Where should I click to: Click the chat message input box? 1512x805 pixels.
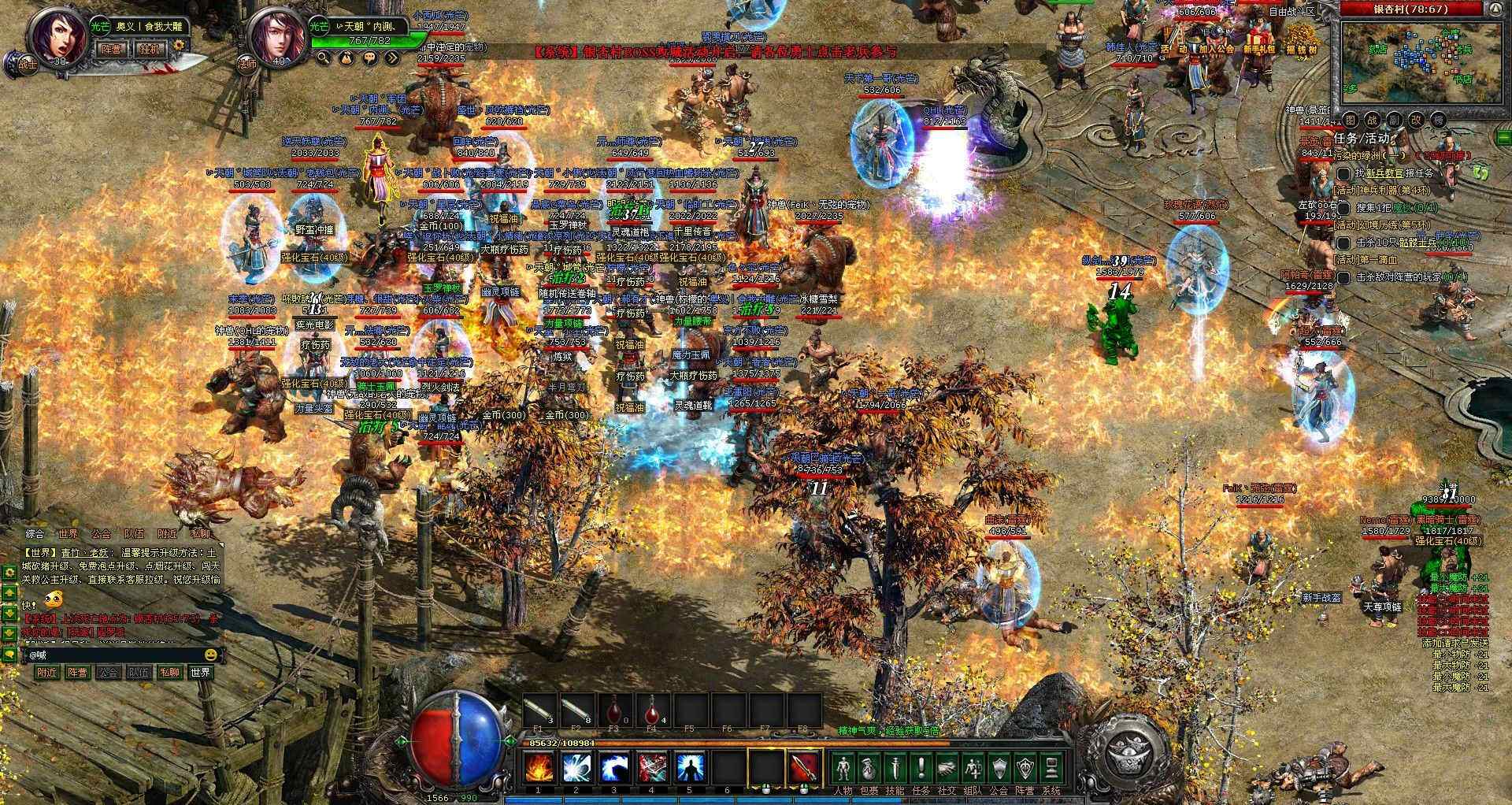pyautogui.click(x=114, y=655)
